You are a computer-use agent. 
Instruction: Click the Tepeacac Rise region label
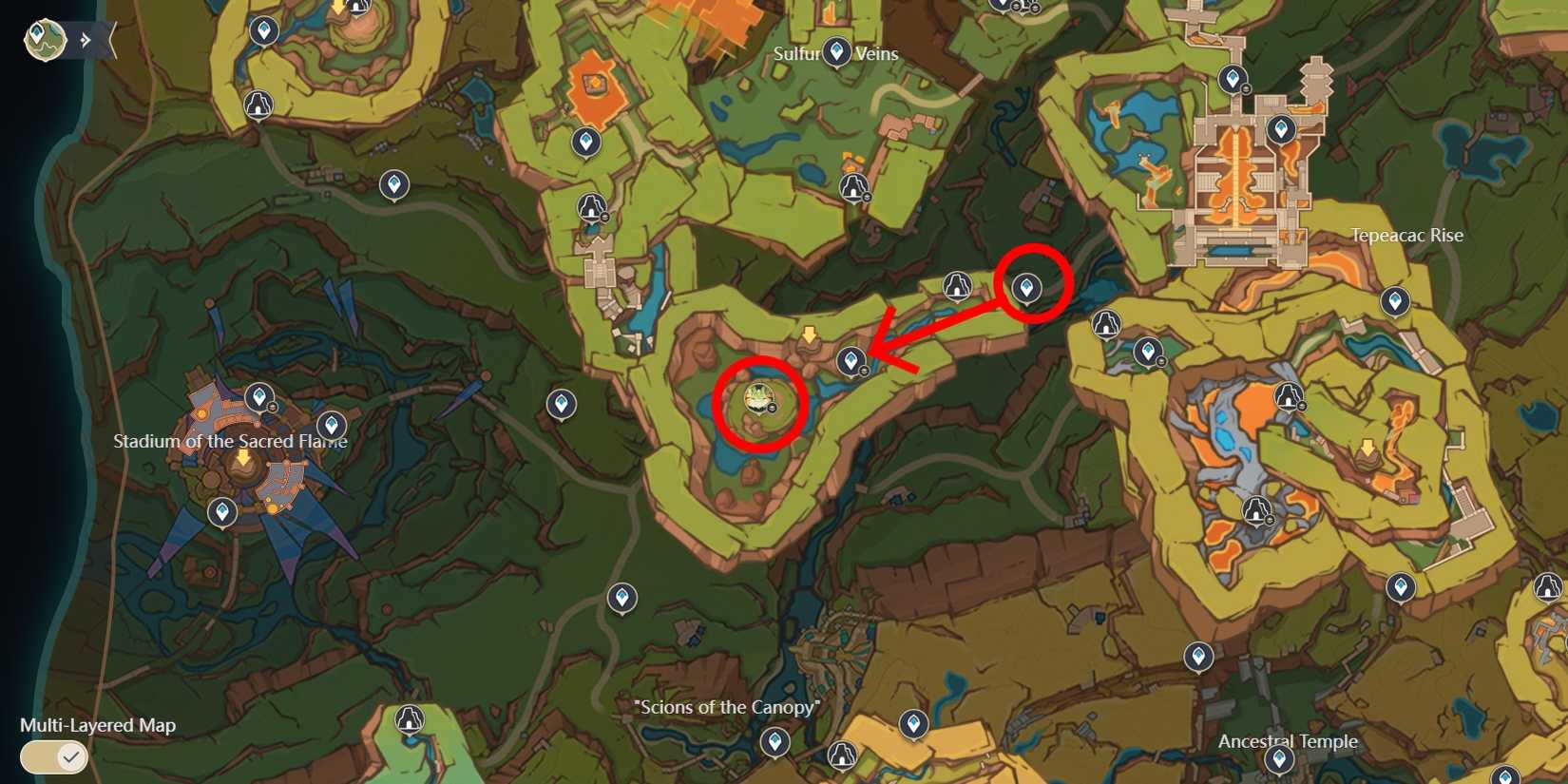1406,236
